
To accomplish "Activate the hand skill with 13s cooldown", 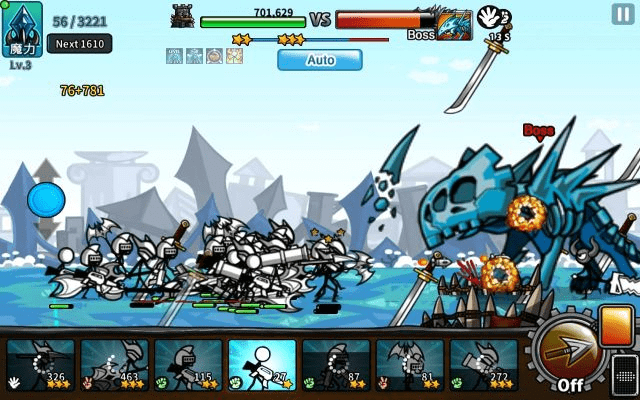I will coord(491,19).
